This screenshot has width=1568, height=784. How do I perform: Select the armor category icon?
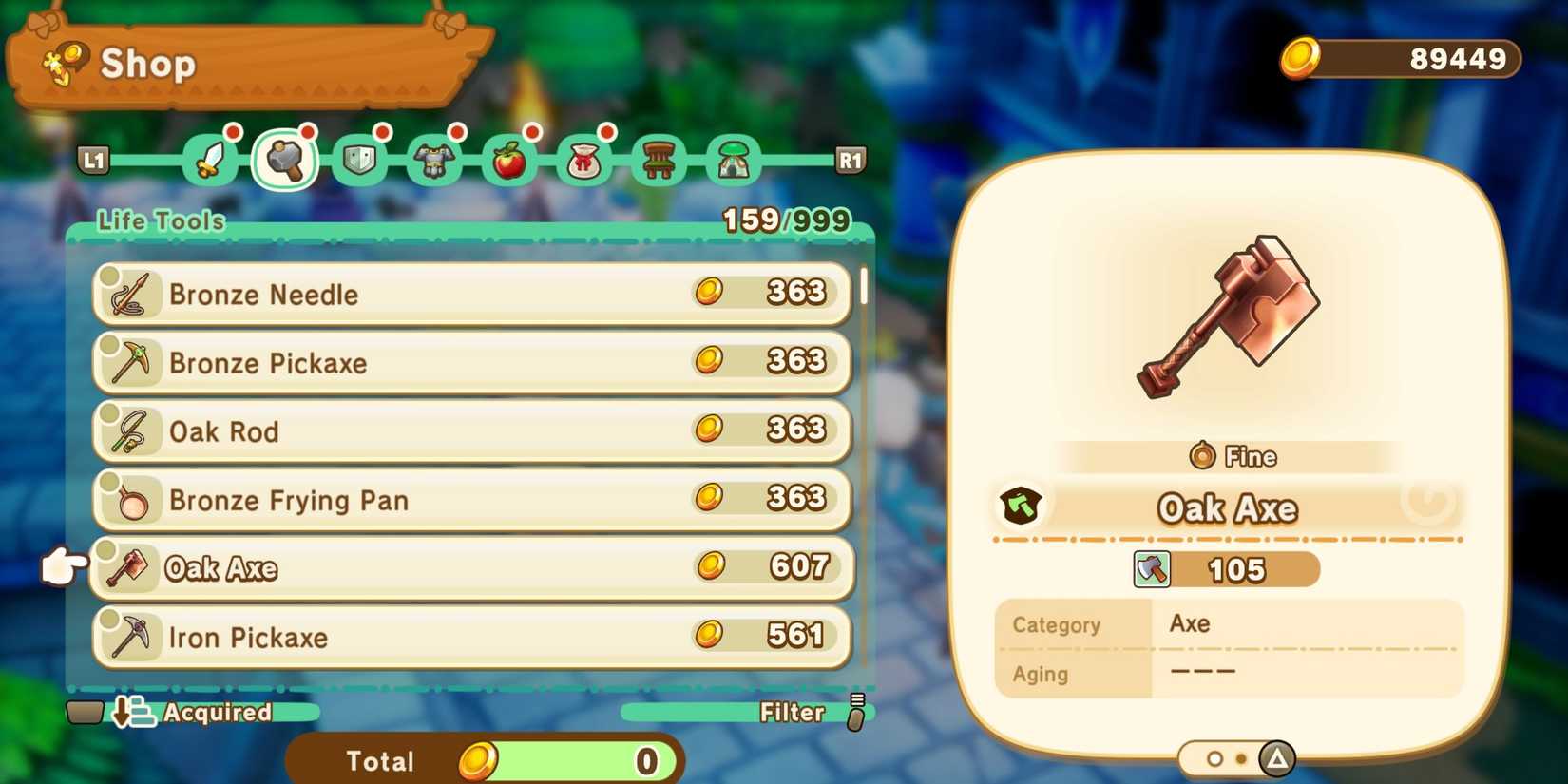pos(434,160)
